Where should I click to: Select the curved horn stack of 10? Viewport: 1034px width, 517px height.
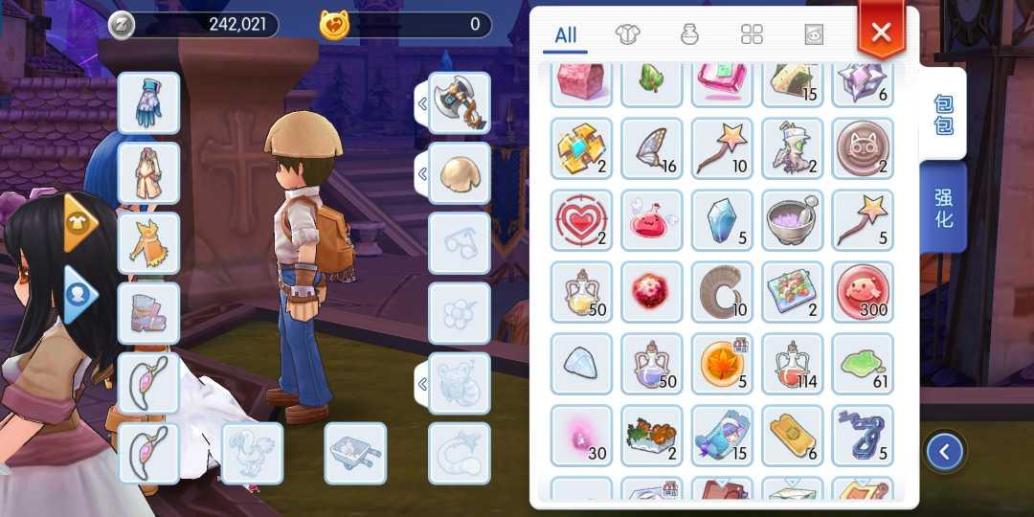point(722,292)
